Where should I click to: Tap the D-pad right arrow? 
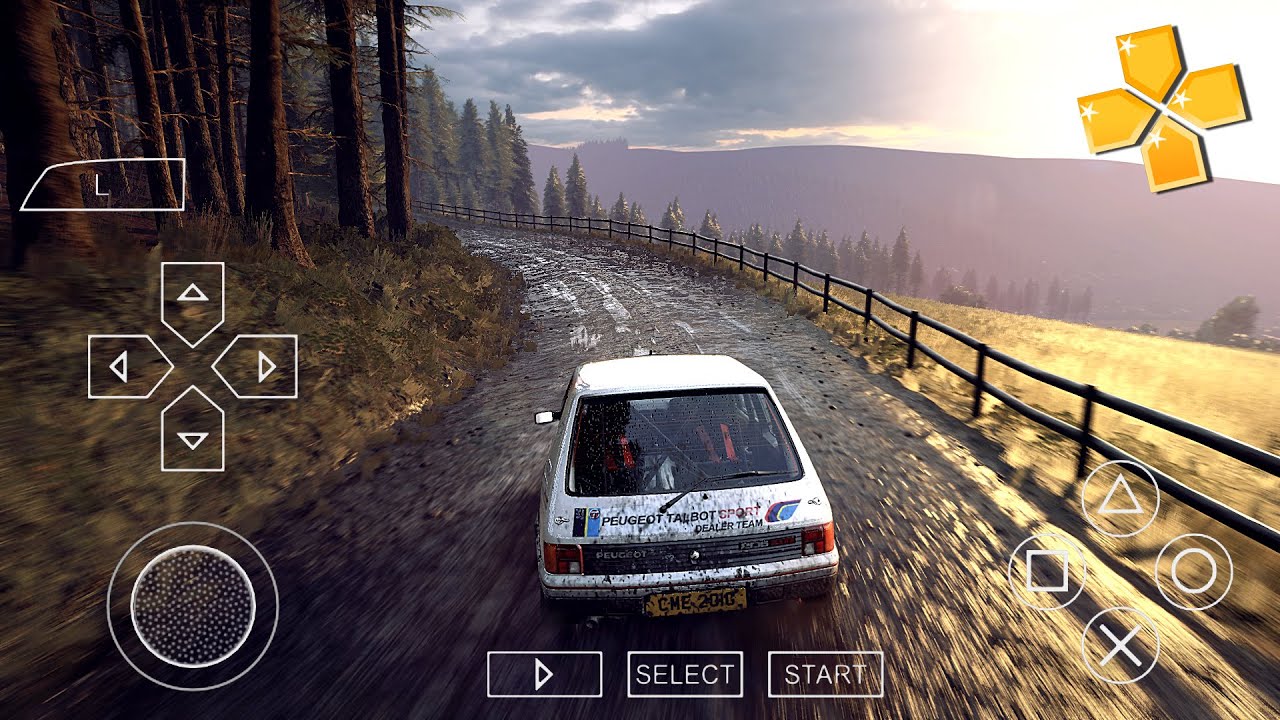(260, 367)
